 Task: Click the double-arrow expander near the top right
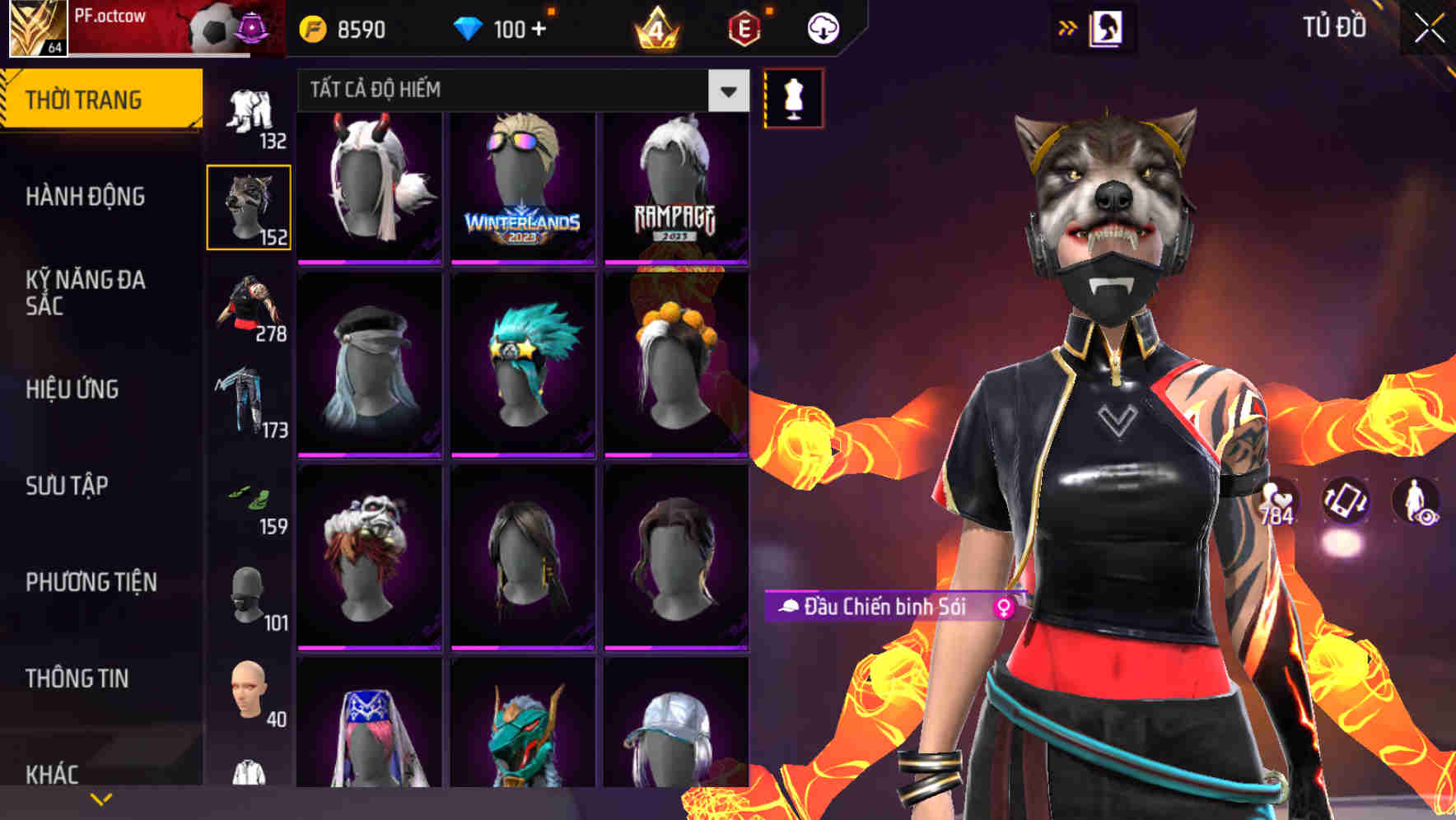[1066, 26]
